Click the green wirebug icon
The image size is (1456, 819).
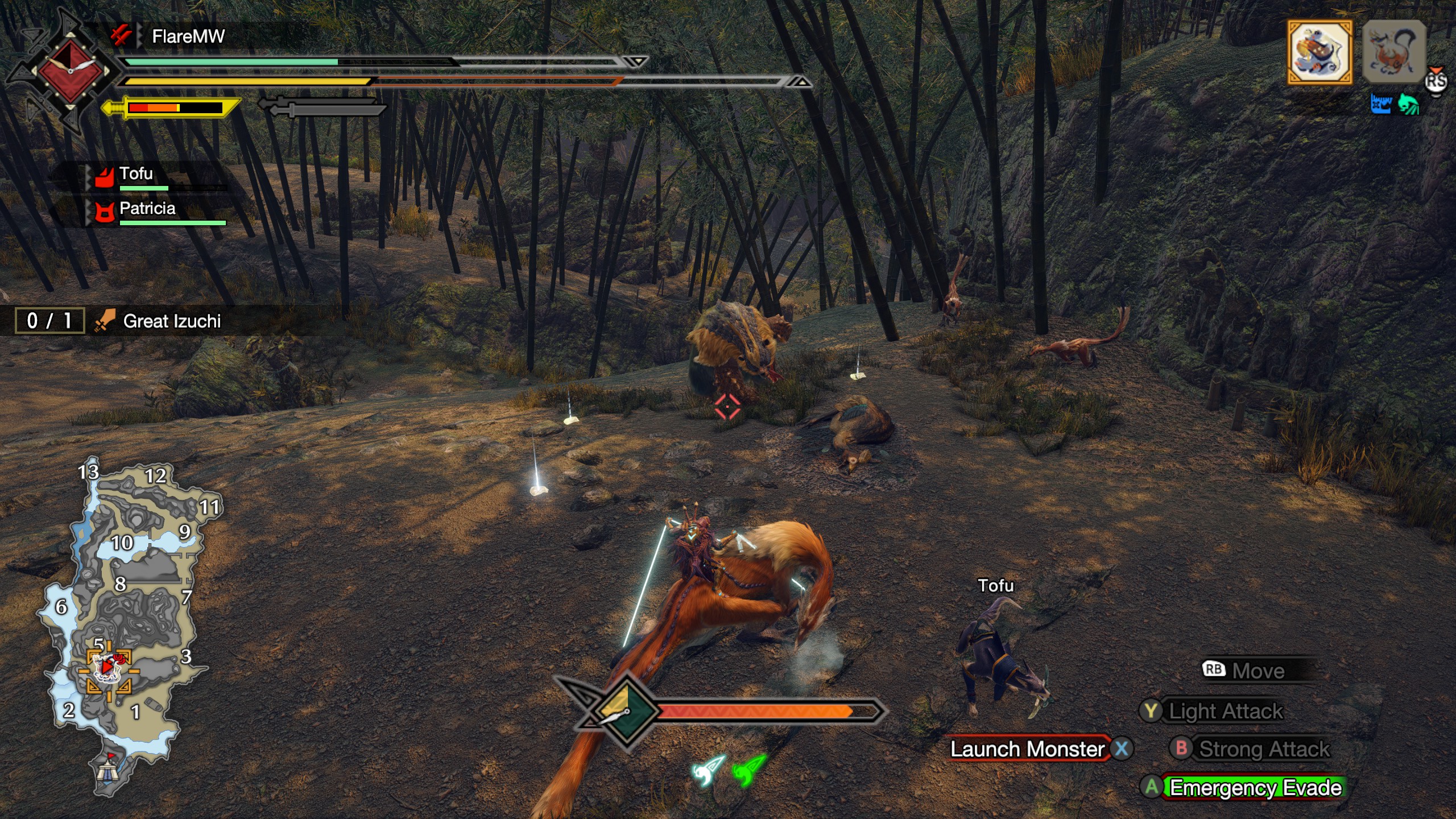750,769
